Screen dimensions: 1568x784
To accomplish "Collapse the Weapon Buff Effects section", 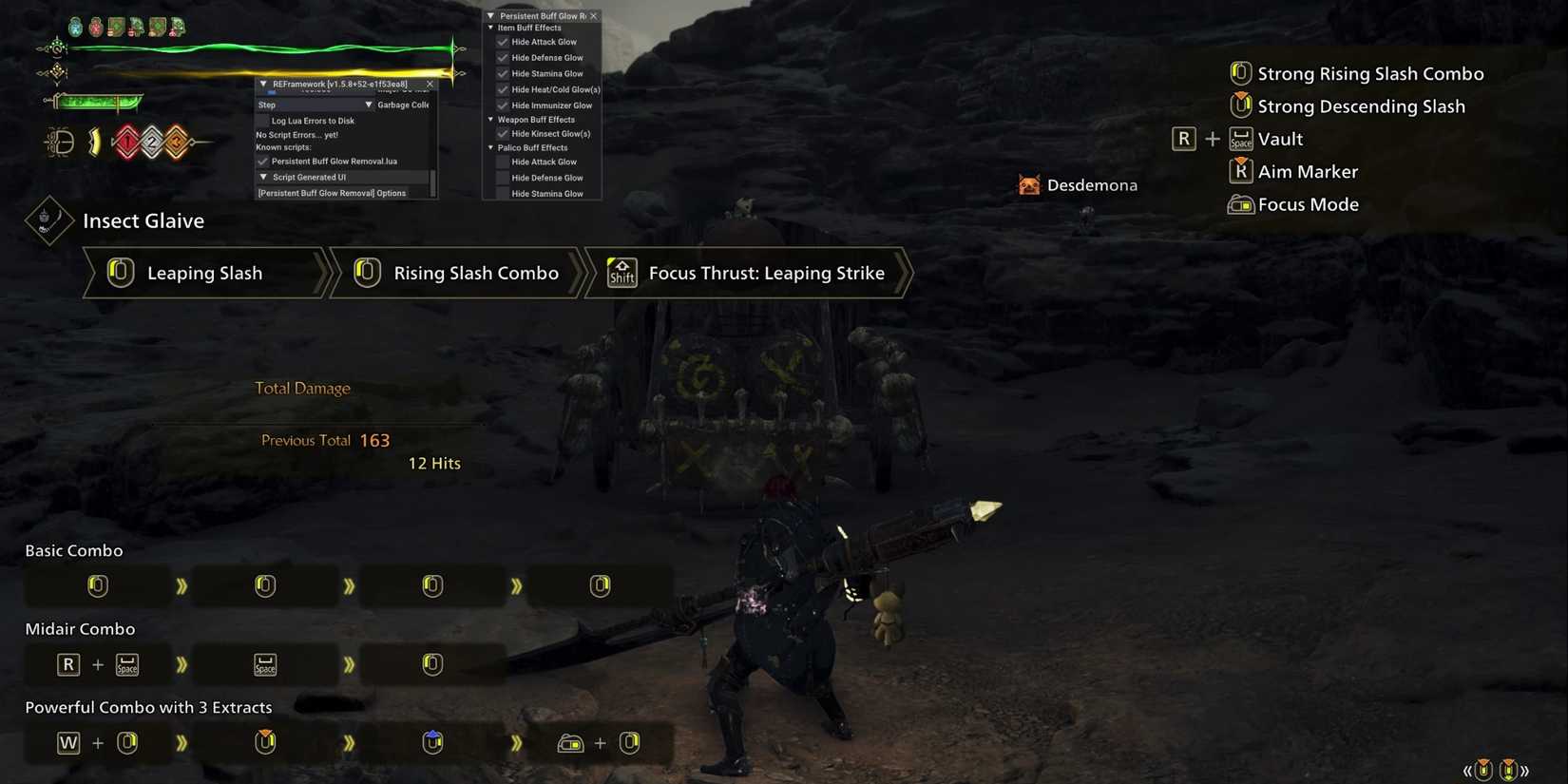I will point(490,119).
